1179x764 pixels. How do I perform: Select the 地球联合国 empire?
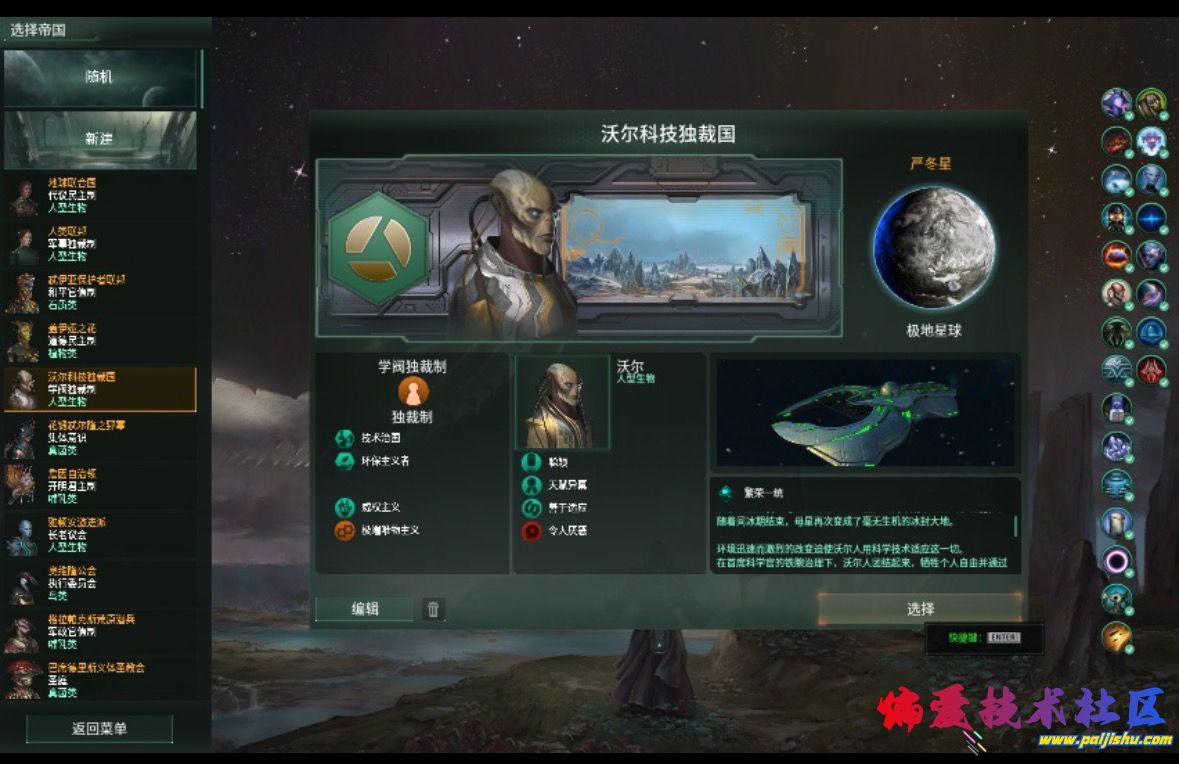100,195
